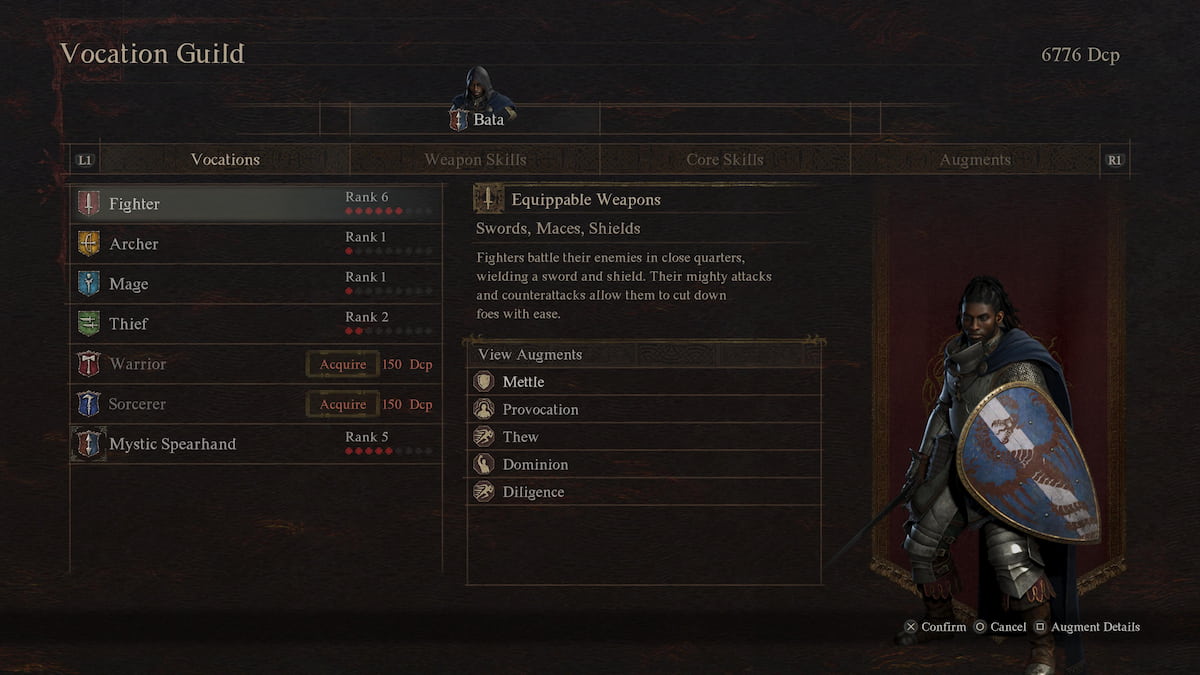Acquire the Sorcerer vocation for 150 Dcp

(x=342, y=404)
